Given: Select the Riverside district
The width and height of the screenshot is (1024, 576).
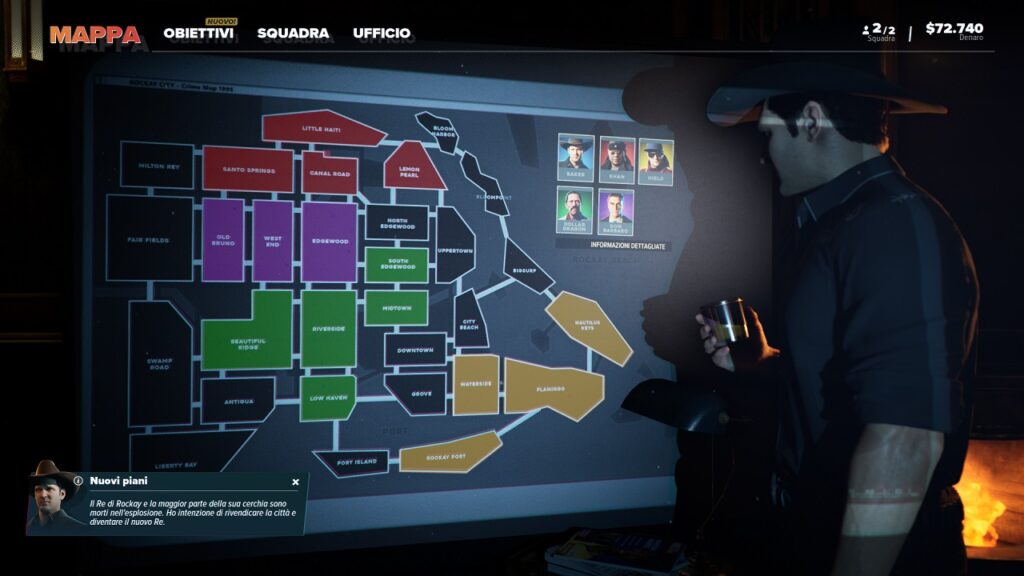Looking at the screenshot, I should pos(328,328).
